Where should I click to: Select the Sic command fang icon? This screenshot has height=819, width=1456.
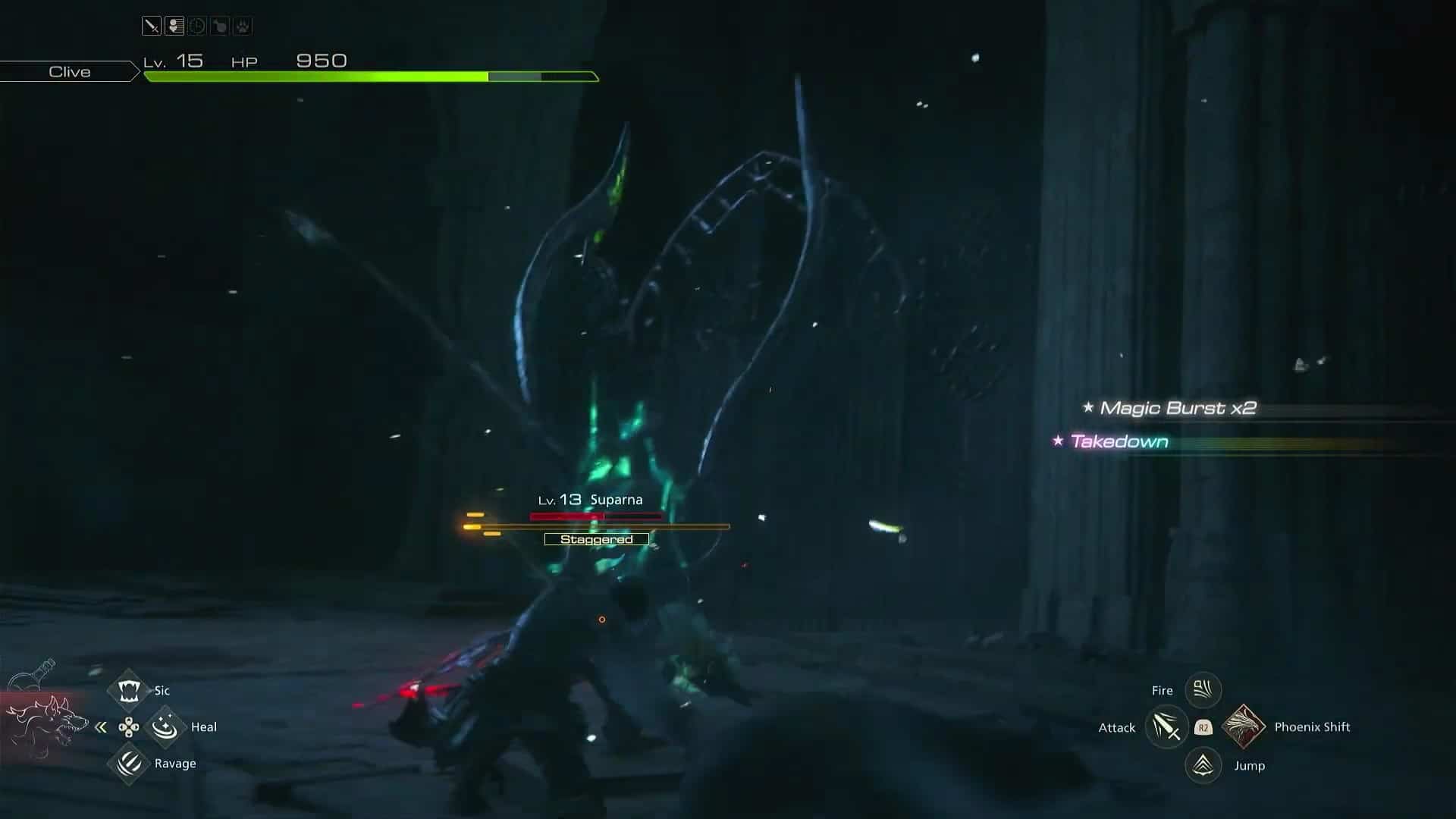tap(129, 690)
